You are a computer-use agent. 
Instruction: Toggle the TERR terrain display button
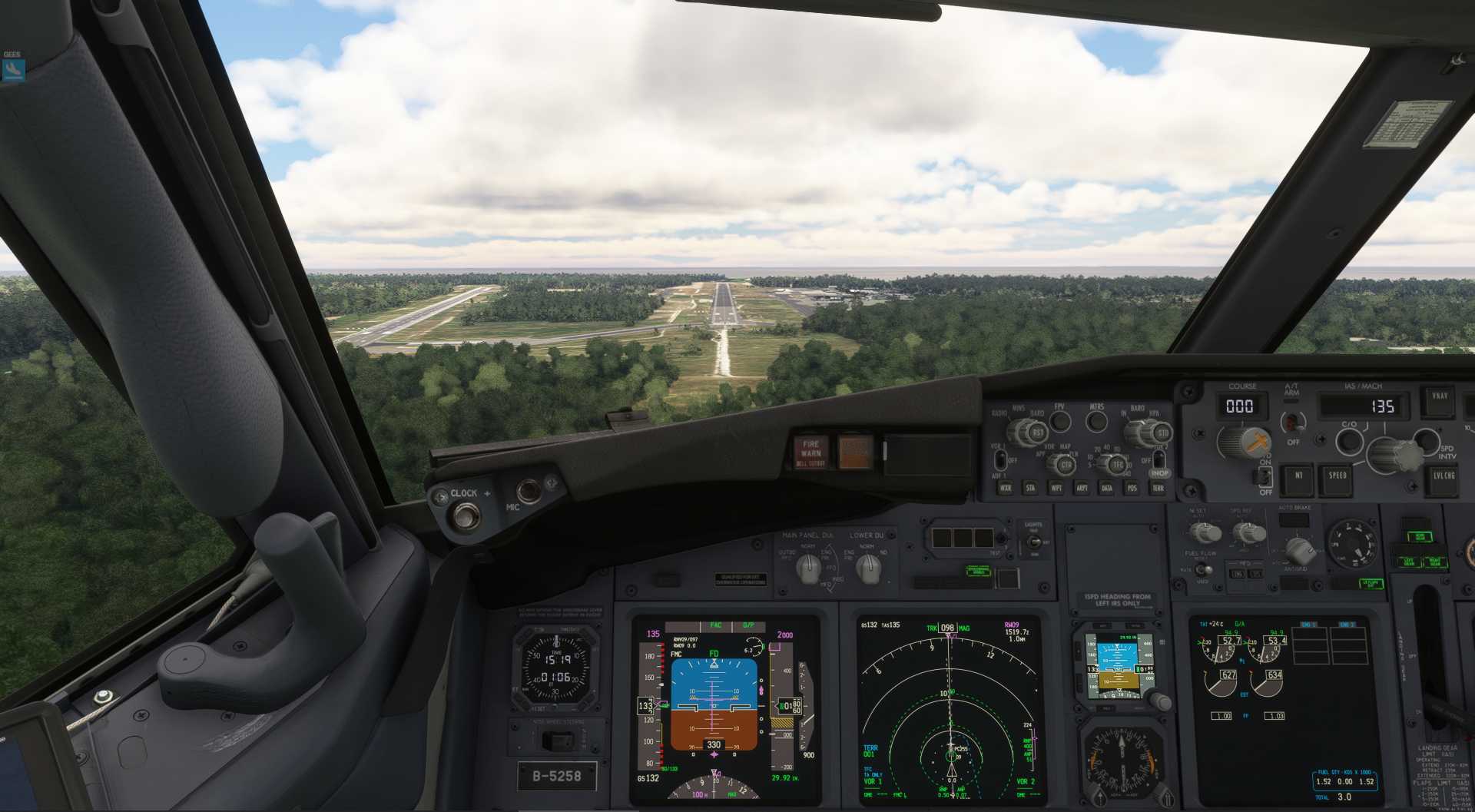[x=1158, y=488]
